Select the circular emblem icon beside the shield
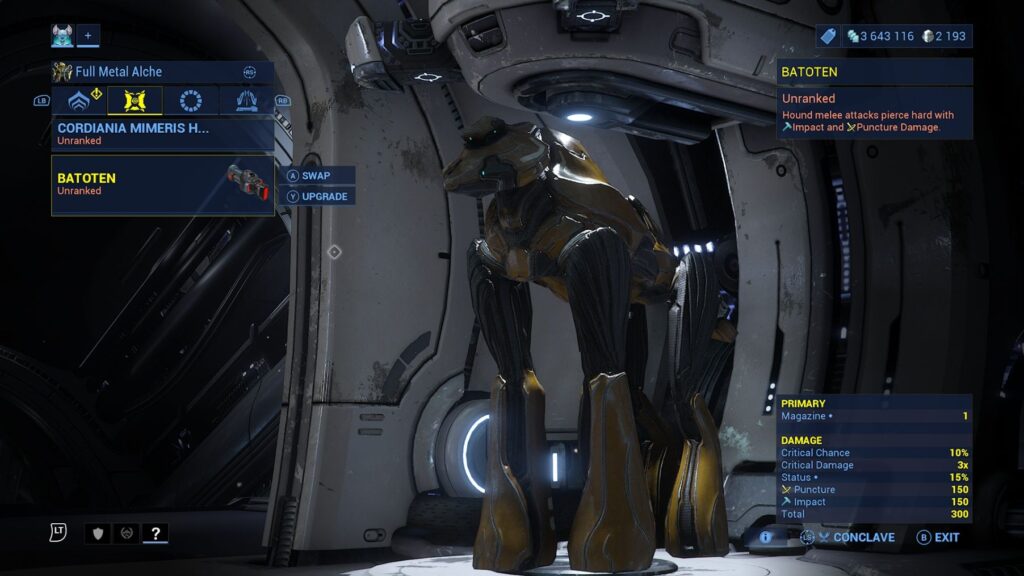The height and width of the screenshot is (576, 1024). tap(125, 534)
